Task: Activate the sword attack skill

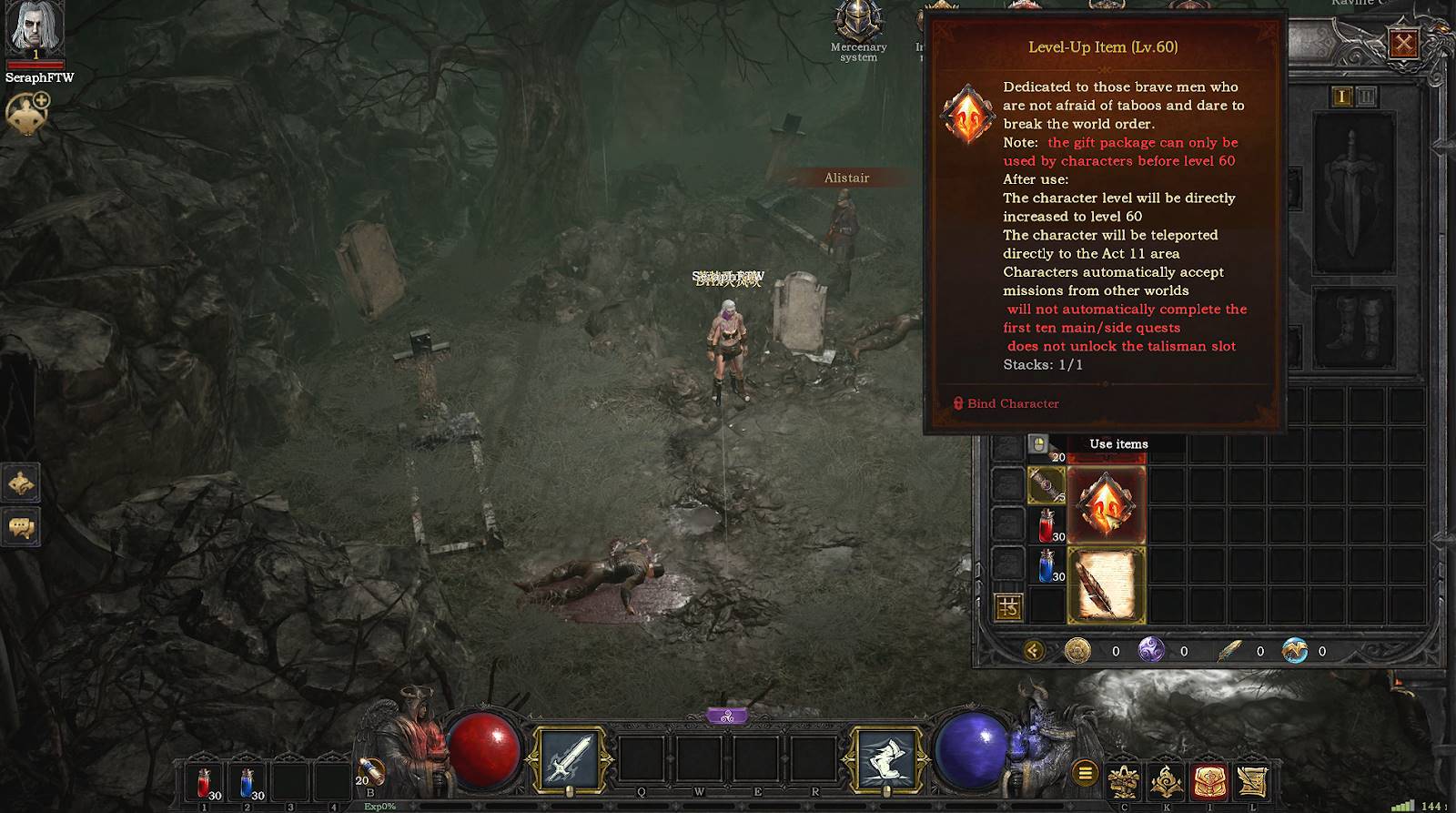Action: point(569,757)
